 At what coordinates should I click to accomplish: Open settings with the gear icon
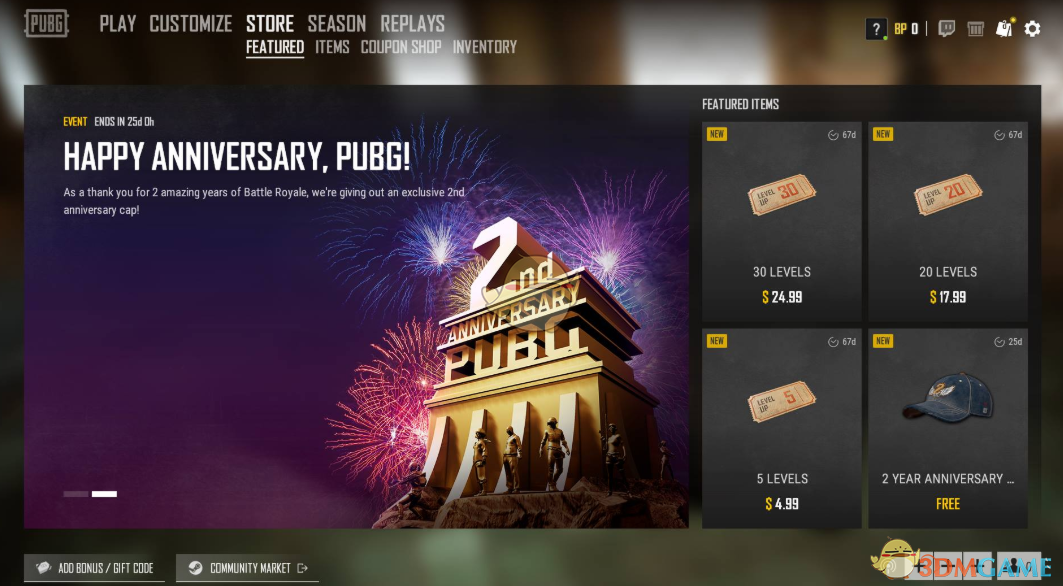pyautogui.click(x=1033, y=29)
